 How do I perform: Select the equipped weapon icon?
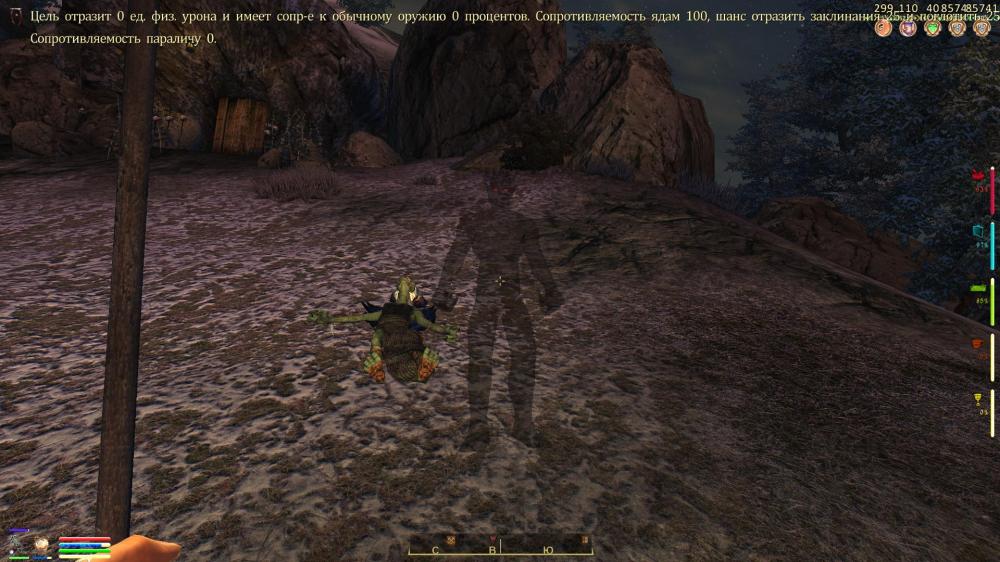point(18,544)
